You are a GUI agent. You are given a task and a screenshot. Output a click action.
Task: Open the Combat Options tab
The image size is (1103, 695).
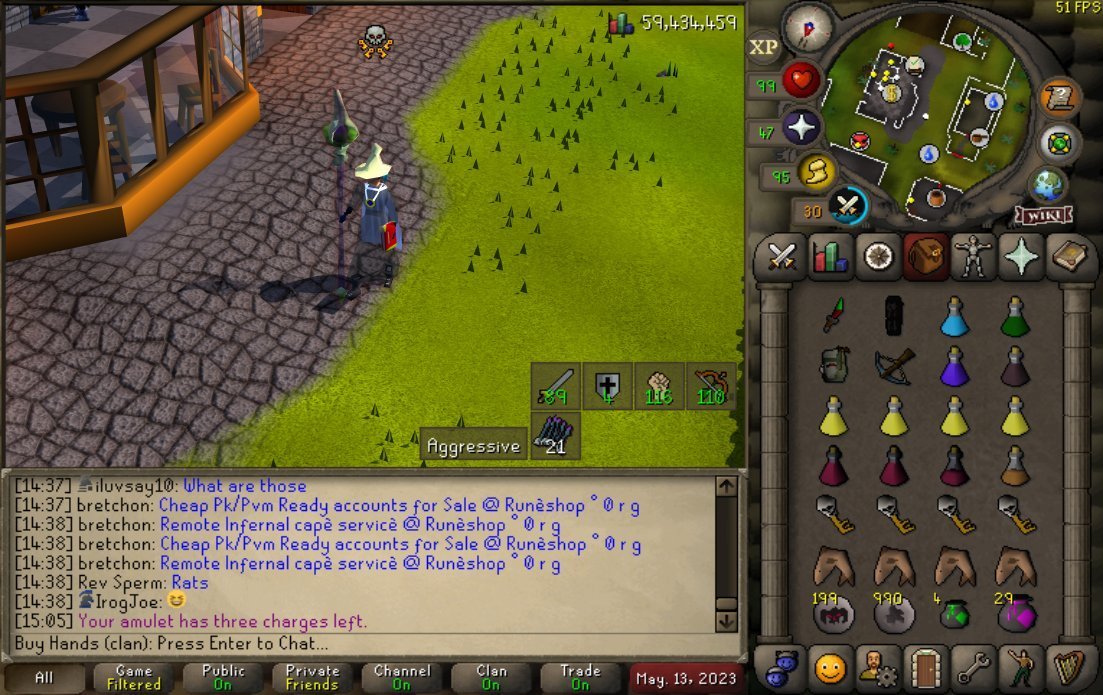[x=781, y=257]
